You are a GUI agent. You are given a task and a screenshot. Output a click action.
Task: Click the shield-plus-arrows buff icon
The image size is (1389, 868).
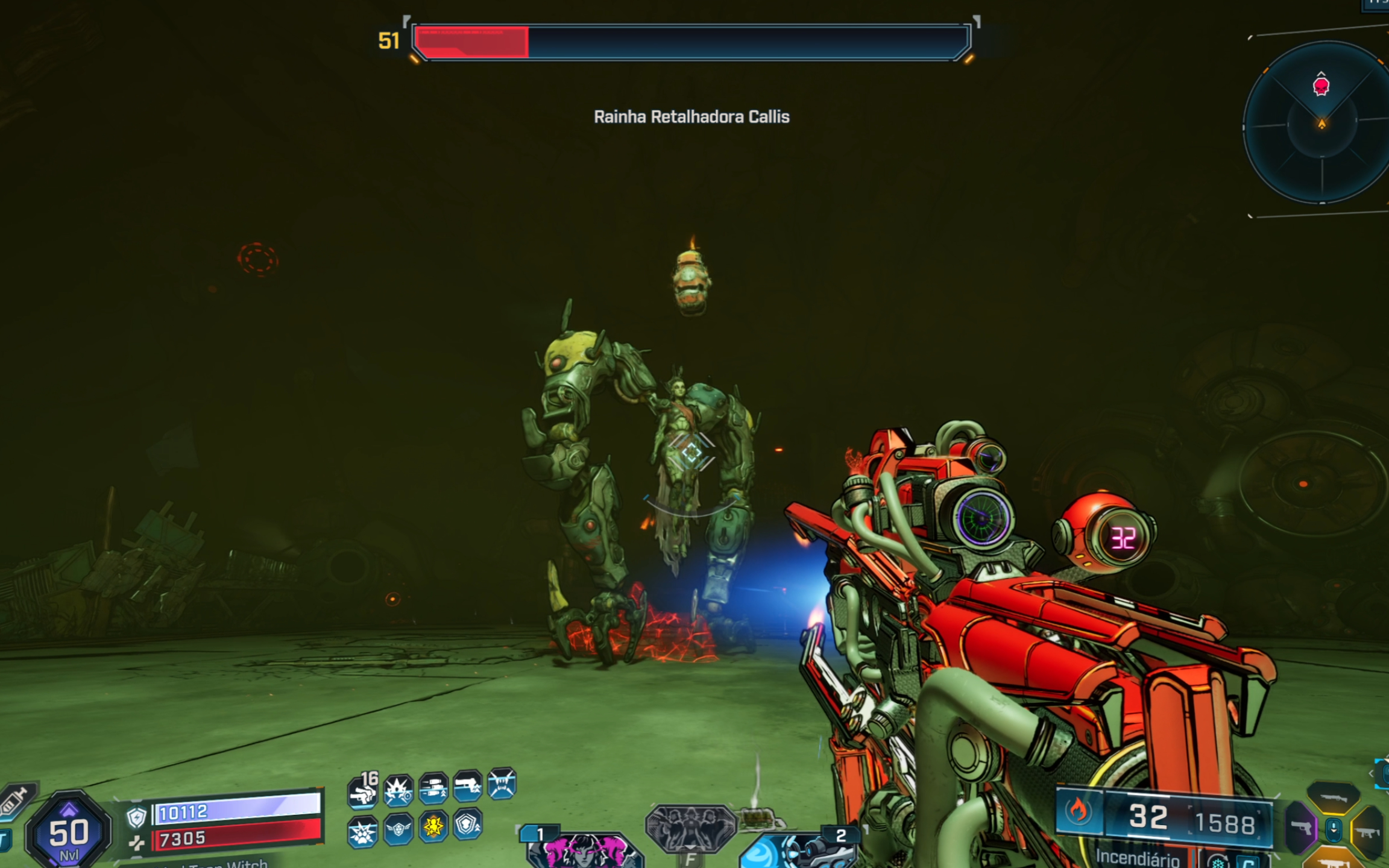tap(468, 824)
